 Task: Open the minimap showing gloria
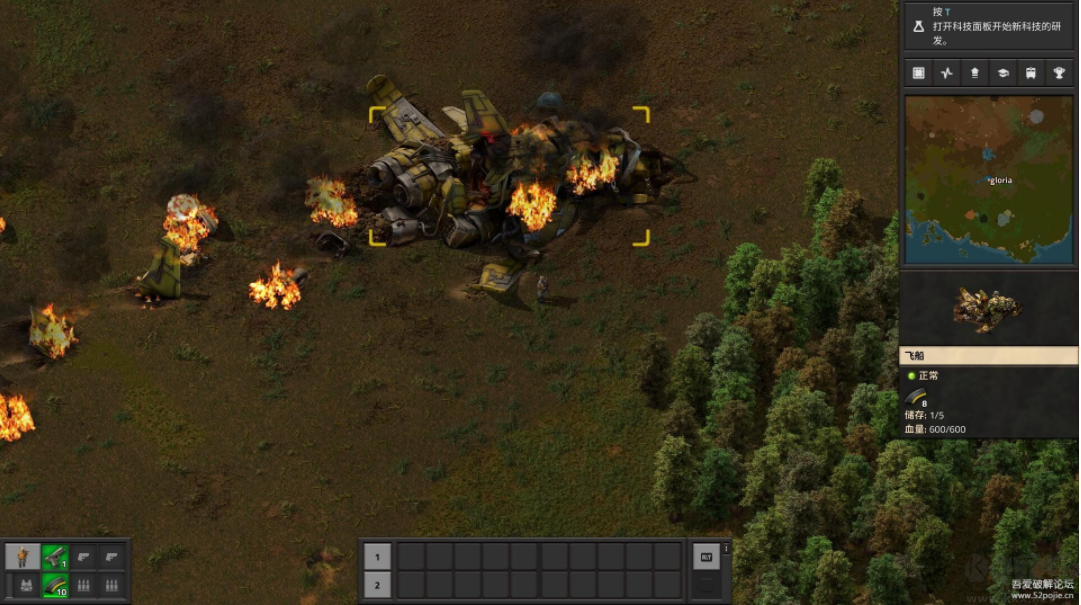click(x=989, y=179)
